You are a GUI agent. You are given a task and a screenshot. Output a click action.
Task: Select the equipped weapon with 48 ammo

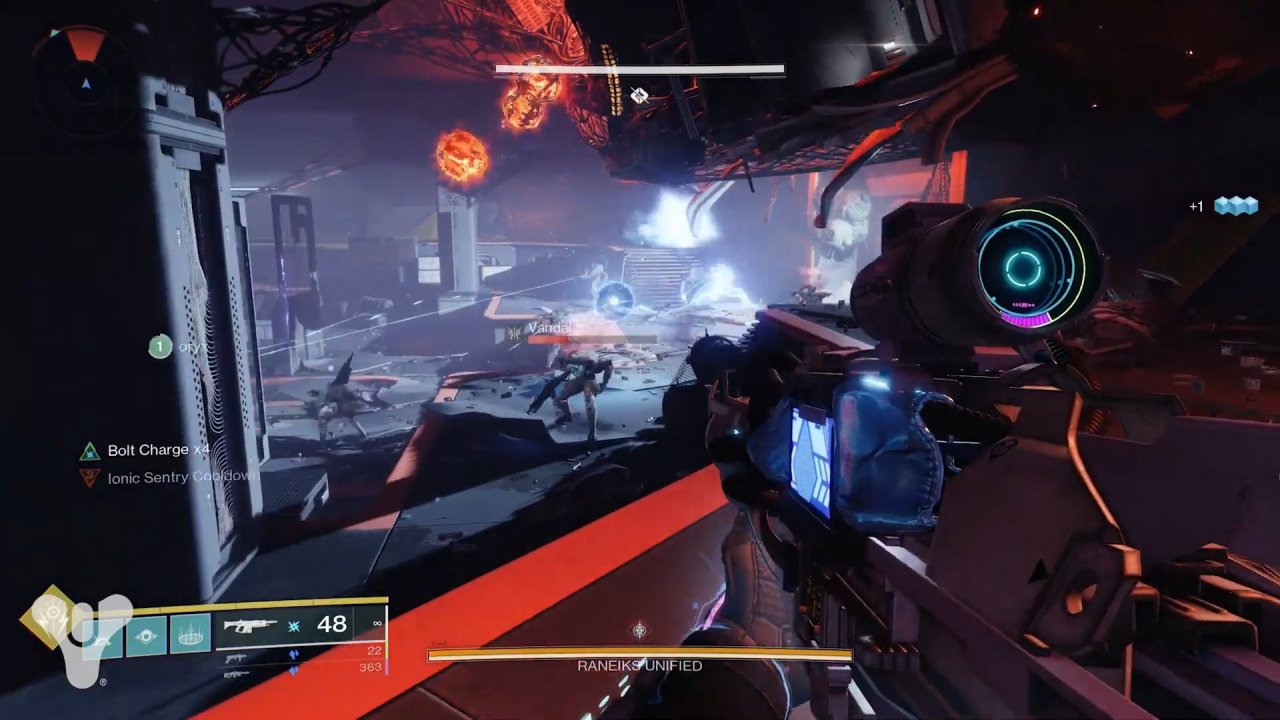point(250,626)
